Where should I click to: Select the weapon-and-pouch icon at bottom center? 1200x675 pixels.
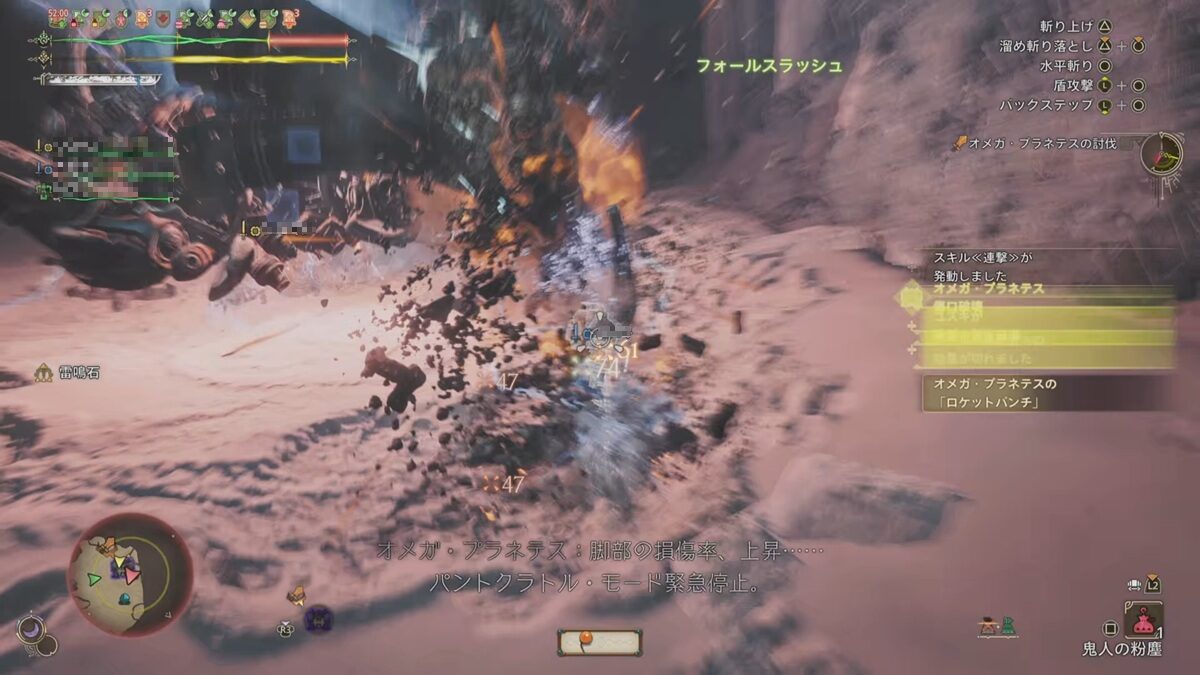[x=599, y=642]
